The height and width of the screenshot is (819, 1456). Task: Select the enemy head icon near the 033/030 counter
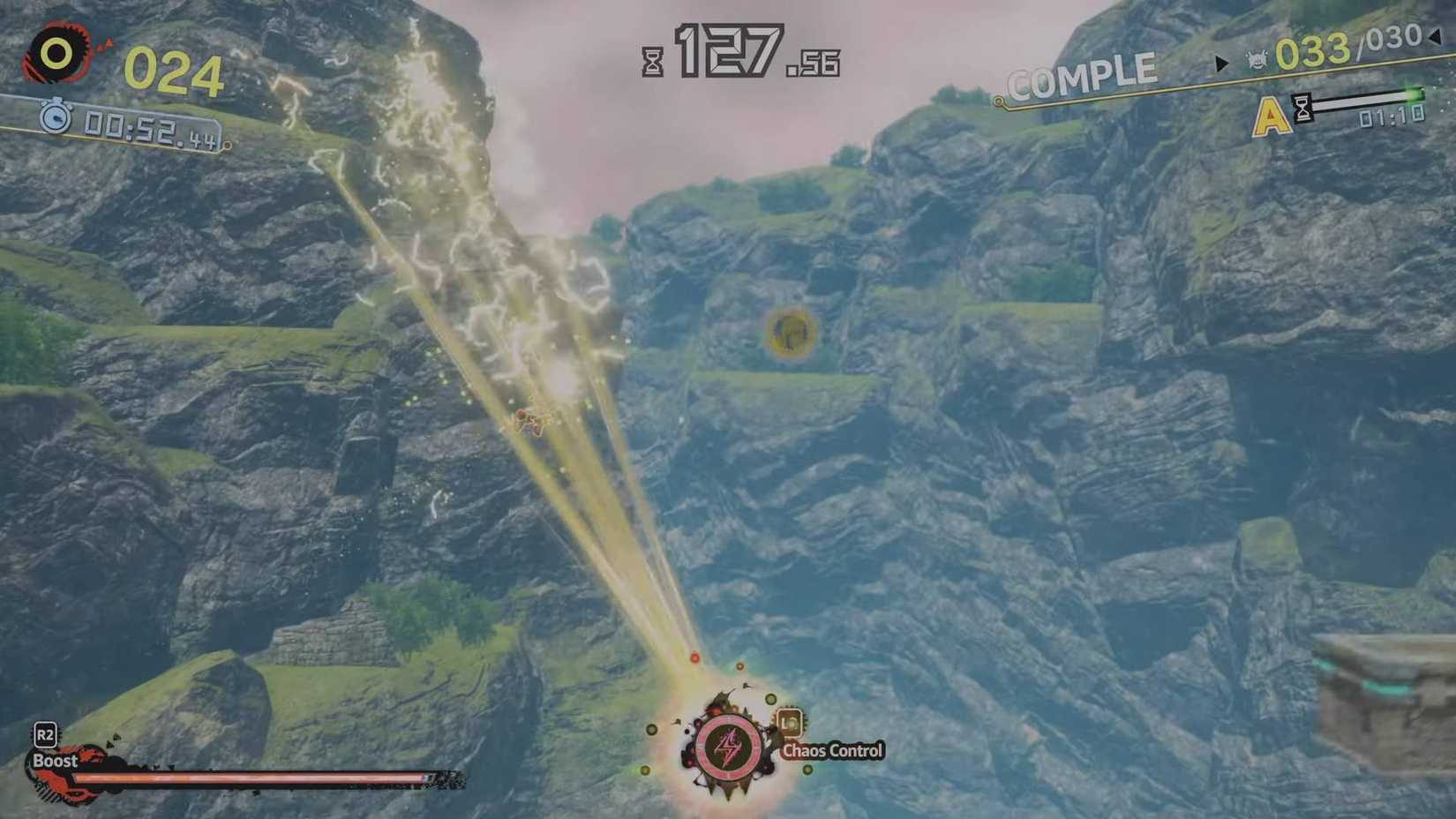[x=1257, y=60]
